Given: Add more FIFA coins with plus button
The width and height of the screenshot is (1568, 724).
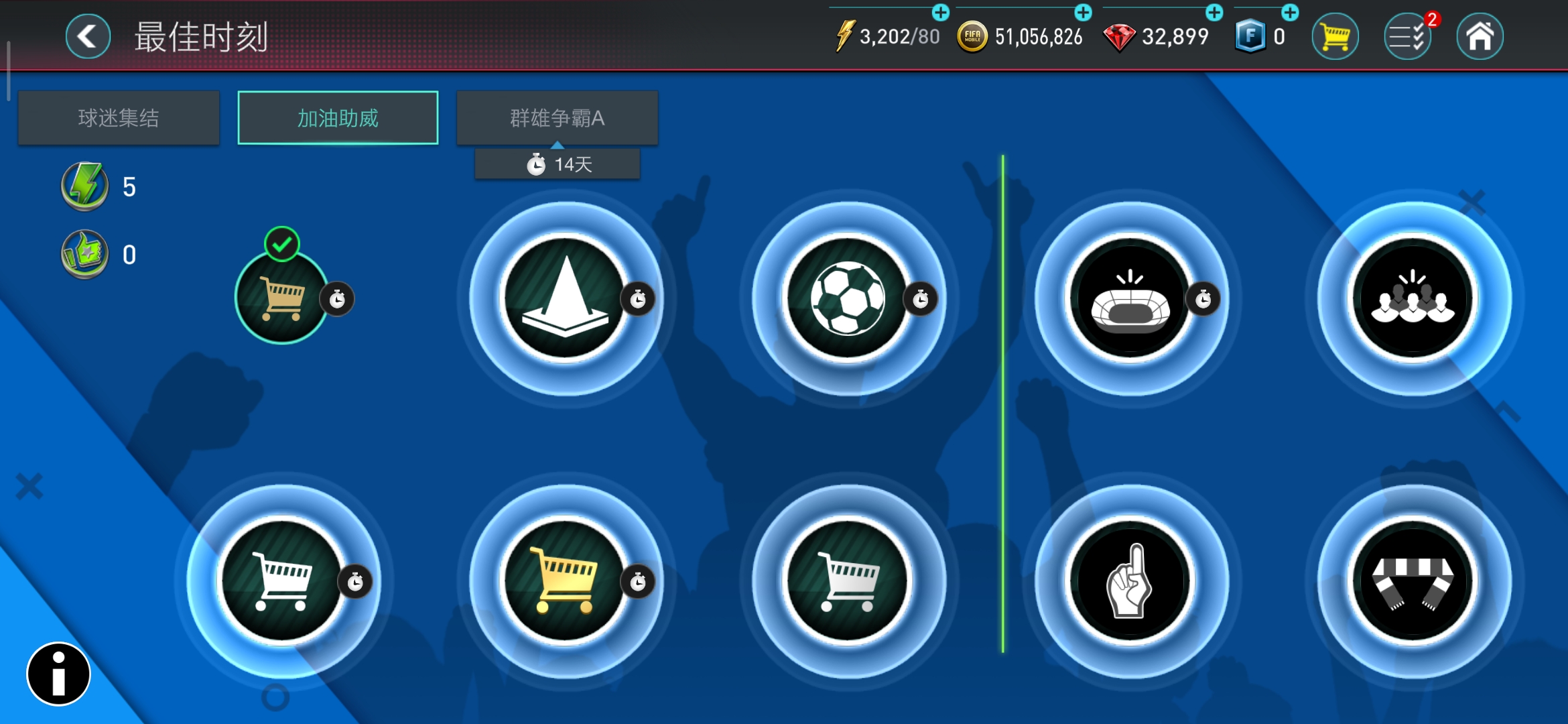Looking at the screenshot, I should click(x=1083, y=12).
